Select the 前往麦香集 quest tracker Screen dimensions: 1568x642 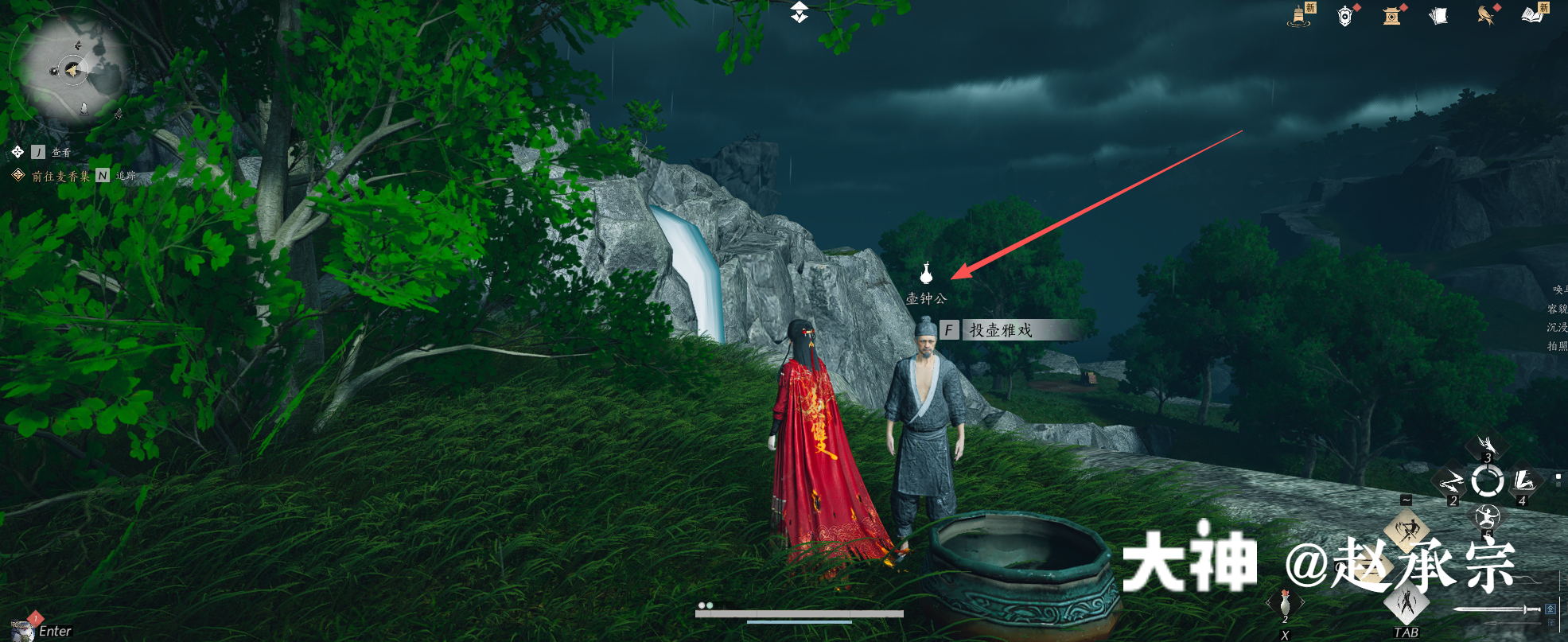click(x=60, y=176)
